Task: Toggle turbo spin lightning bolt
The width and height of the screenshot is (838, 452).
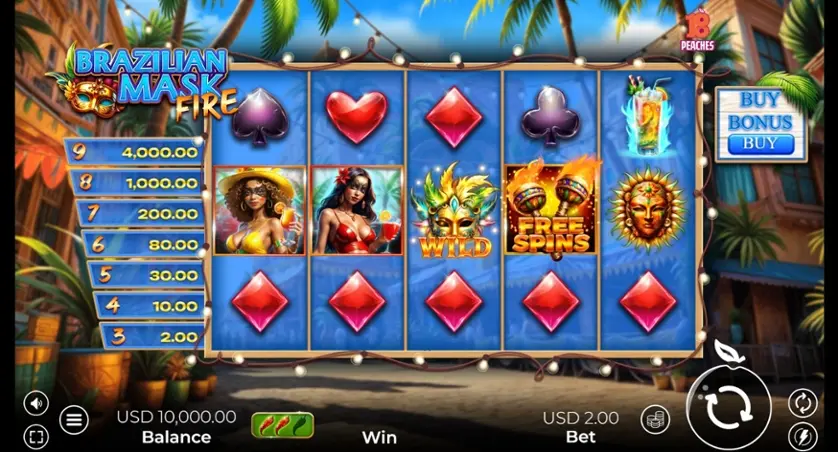Action: (802, 436)
